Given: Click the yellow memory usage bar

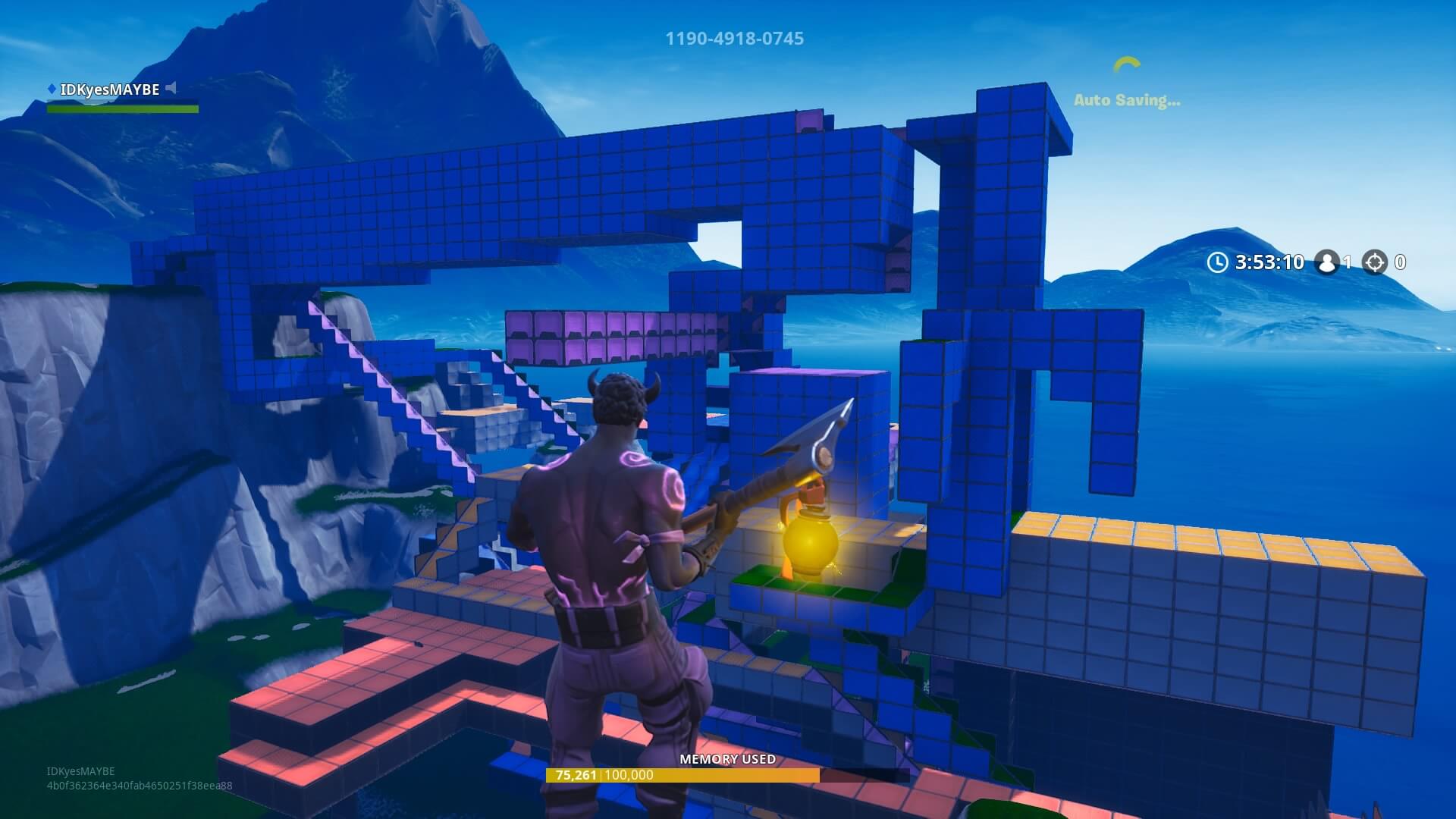Looking at the screenshot, I should tap(682, 775).
